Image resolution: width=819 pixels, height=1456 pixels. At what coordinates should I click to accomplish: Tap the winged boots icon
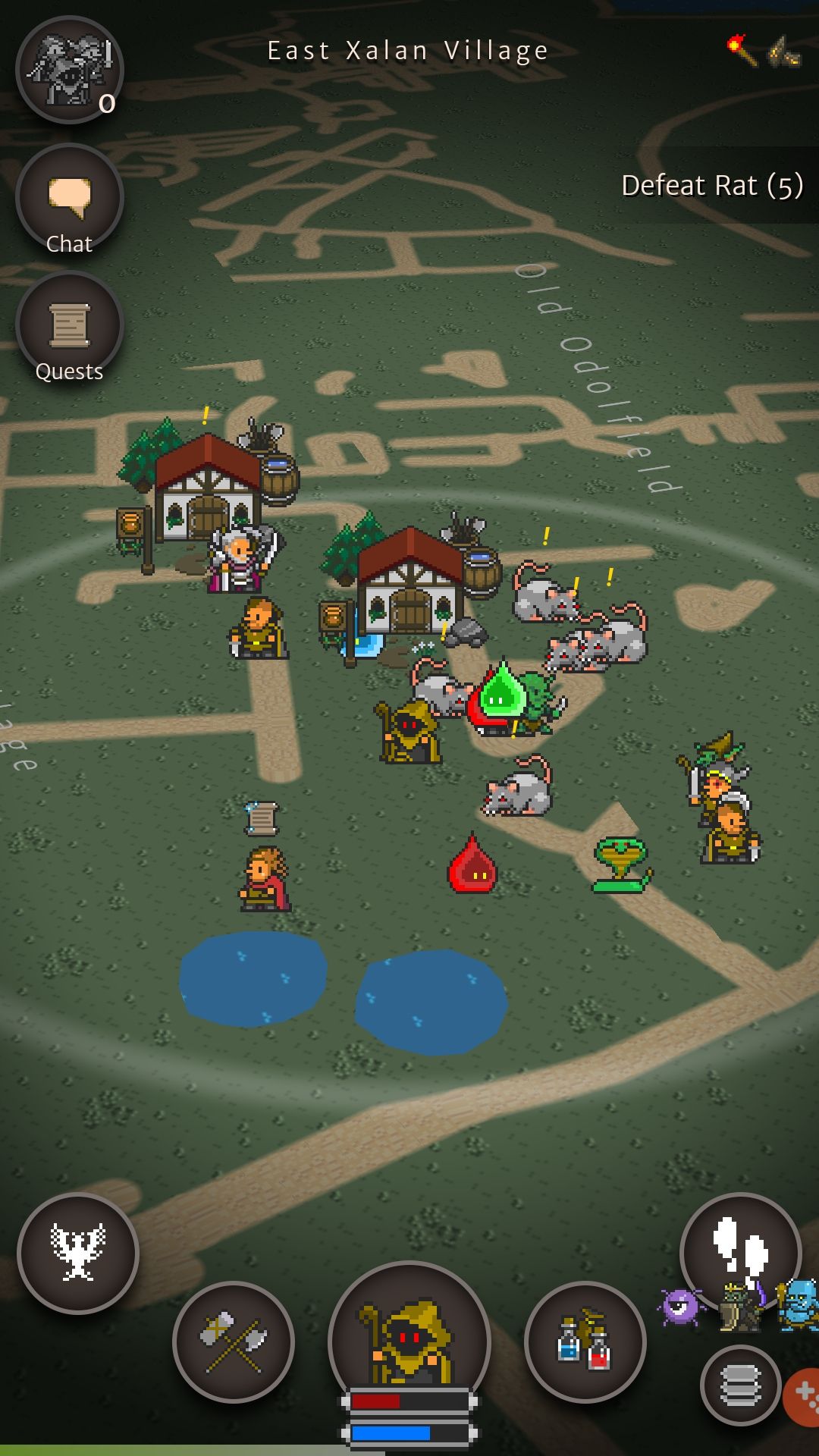[784, 52]
